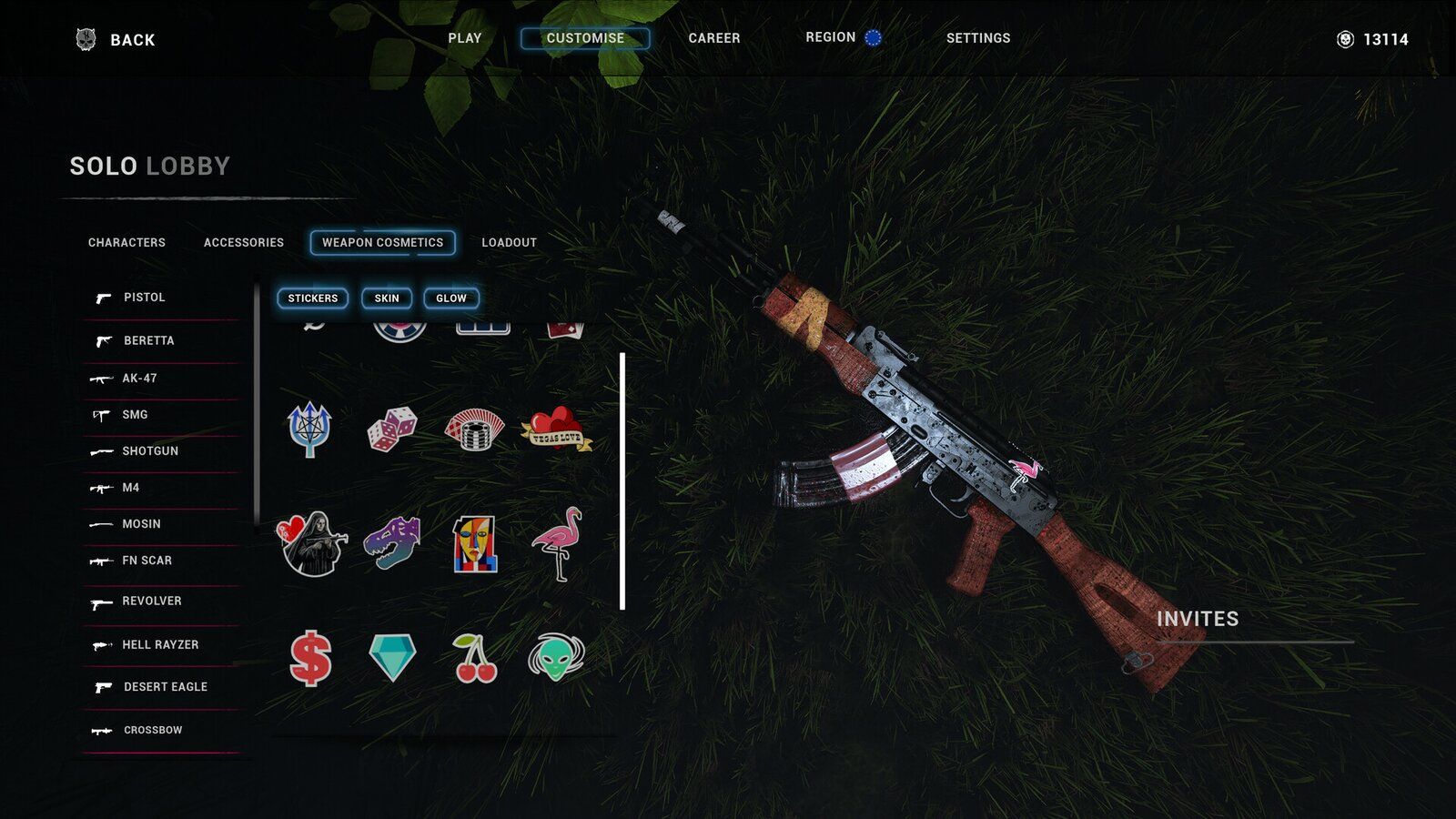
Task: Select the red dollar sign sticker
Action: (x=310, y=657)
